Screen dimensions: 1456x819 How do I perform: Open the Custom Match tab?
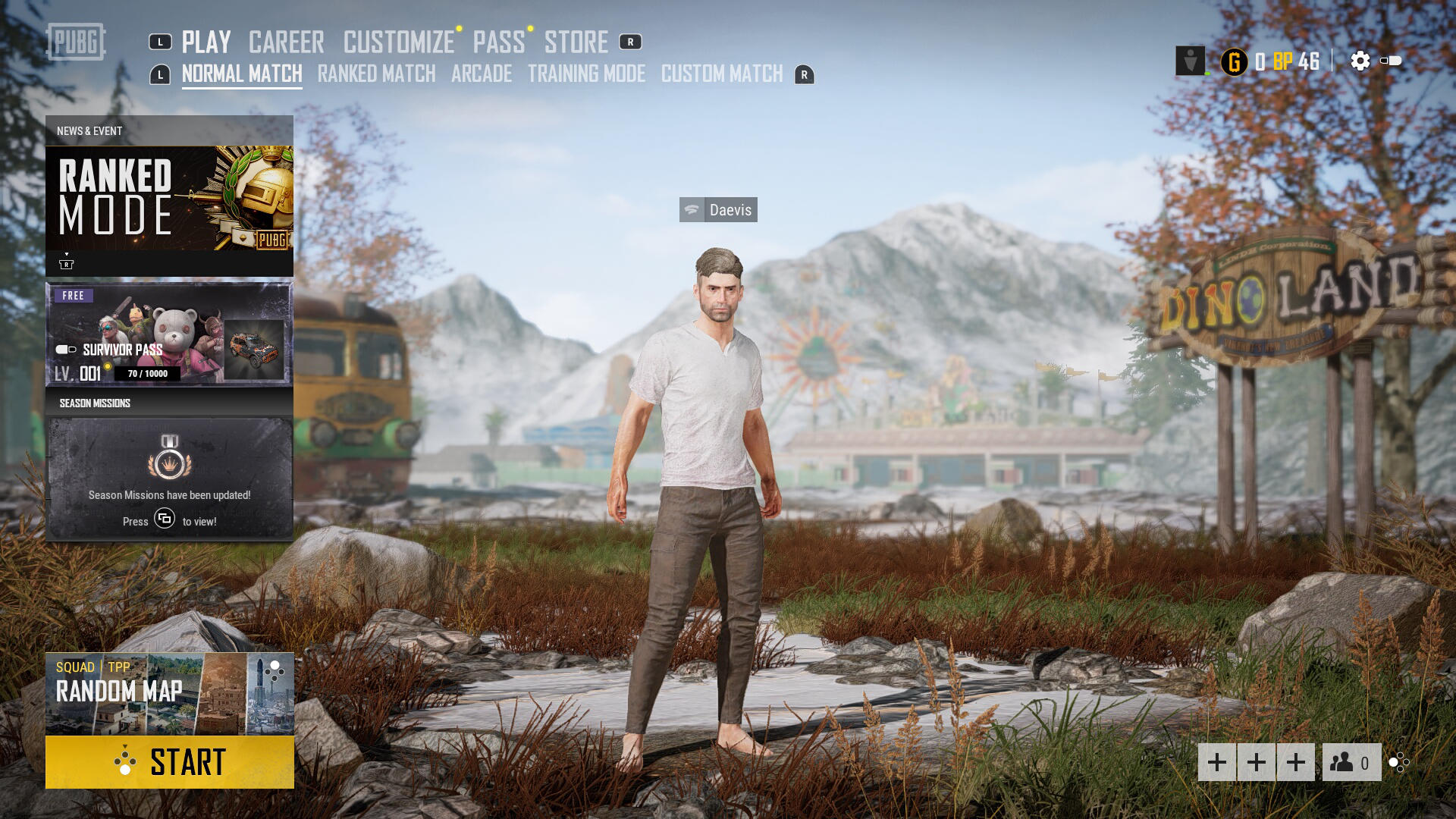(721, 74)
